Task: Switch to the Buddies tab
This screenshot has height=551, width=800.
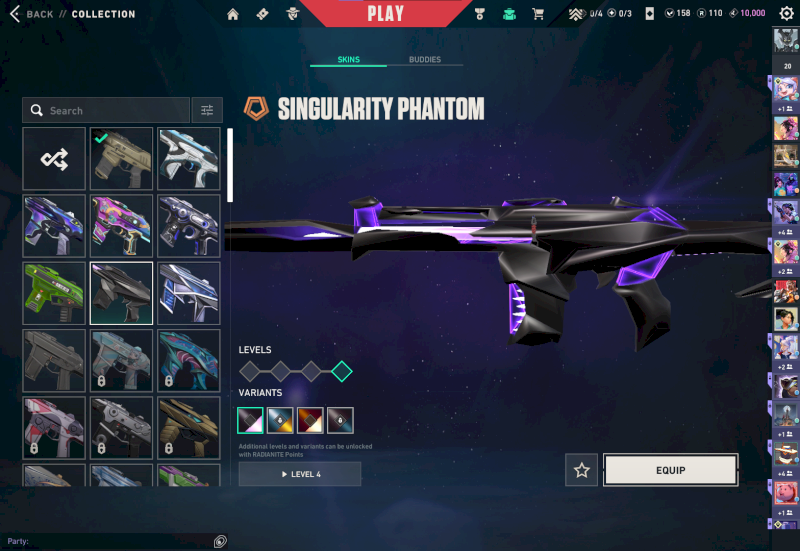Action: [x=425, y=60]
